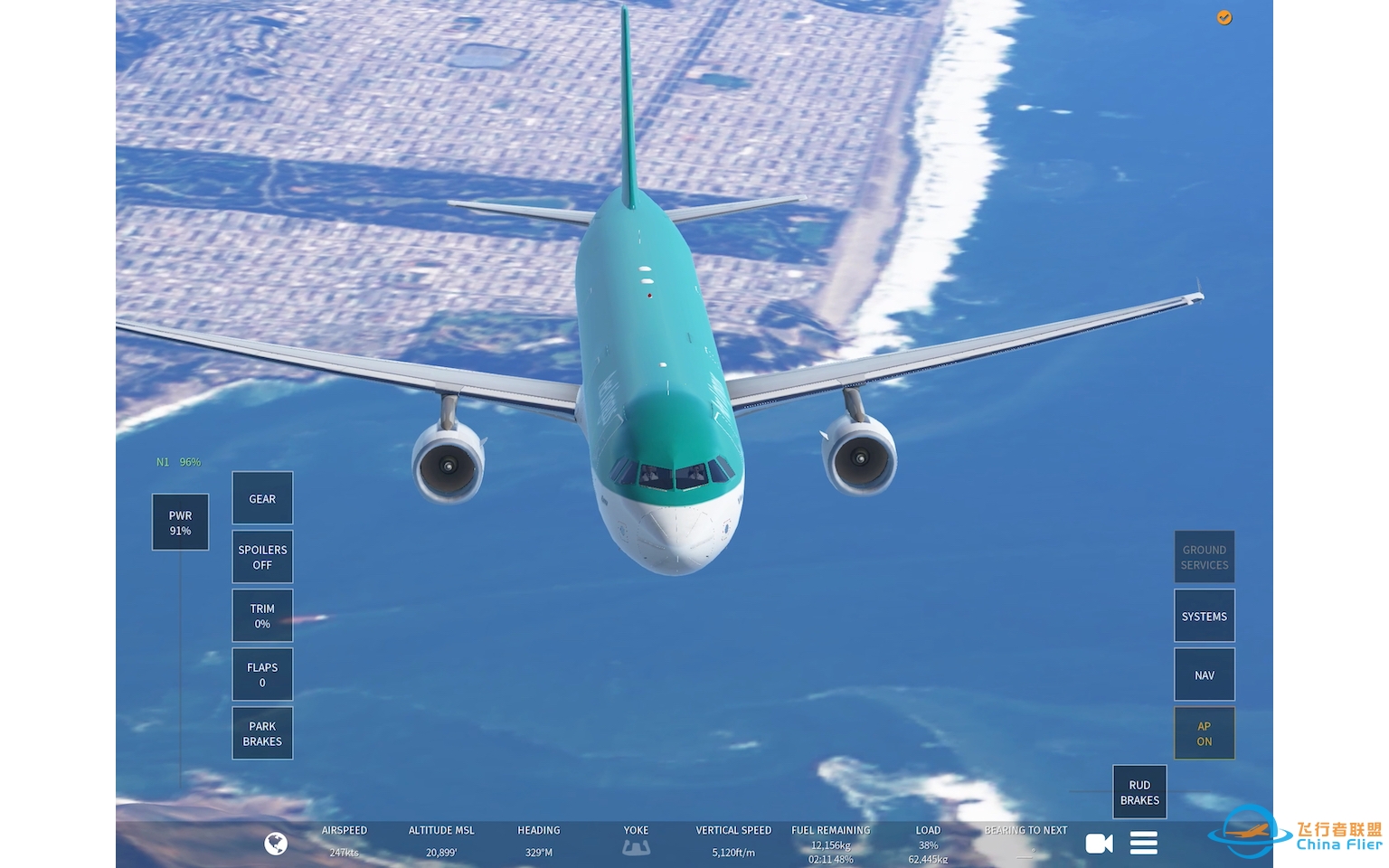Image resolution: width=1389 pixels, height=868 pixels.
Task: Click the orange checkmark status icon
Action: point(1224,18)
